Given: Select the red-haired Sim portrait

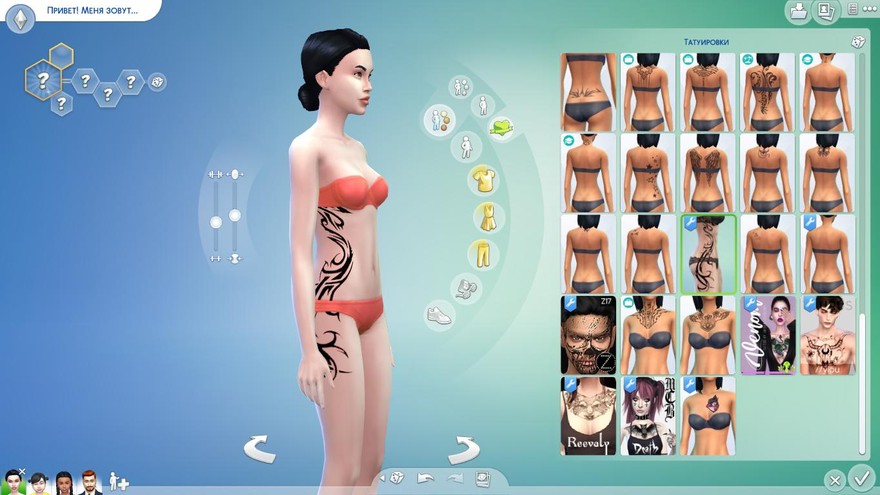Looking at the screenshot, I should 90,482.
